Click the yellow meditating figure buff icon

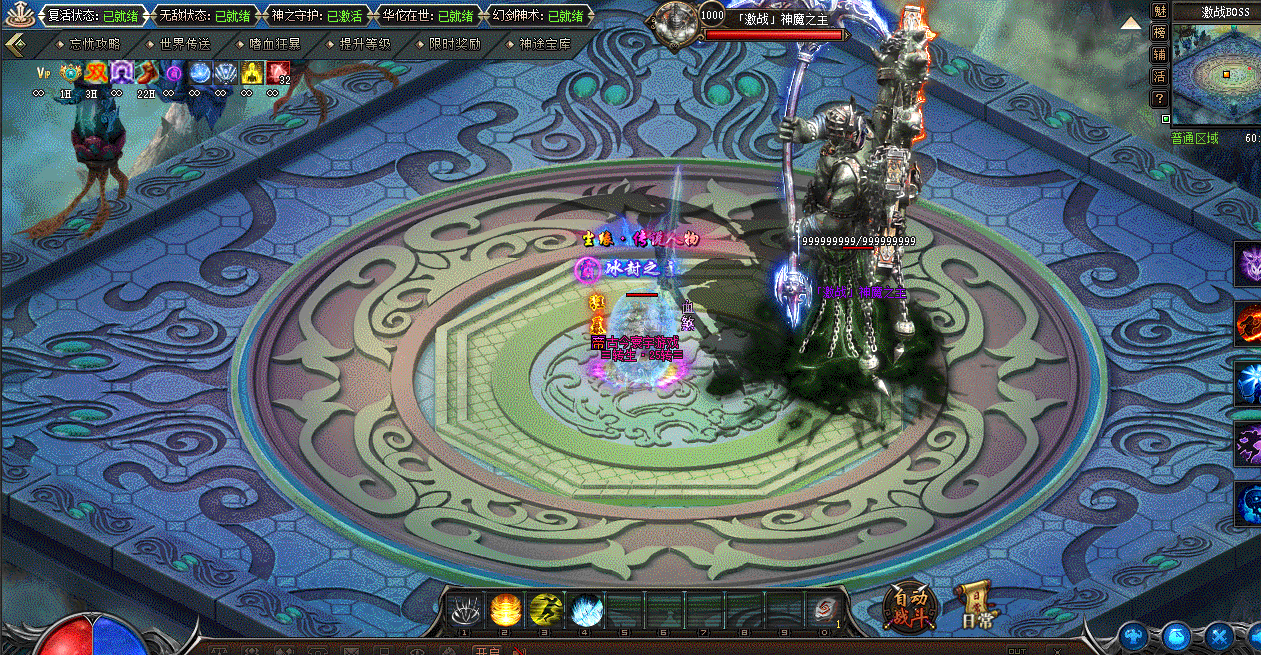[x=252, y=72]
